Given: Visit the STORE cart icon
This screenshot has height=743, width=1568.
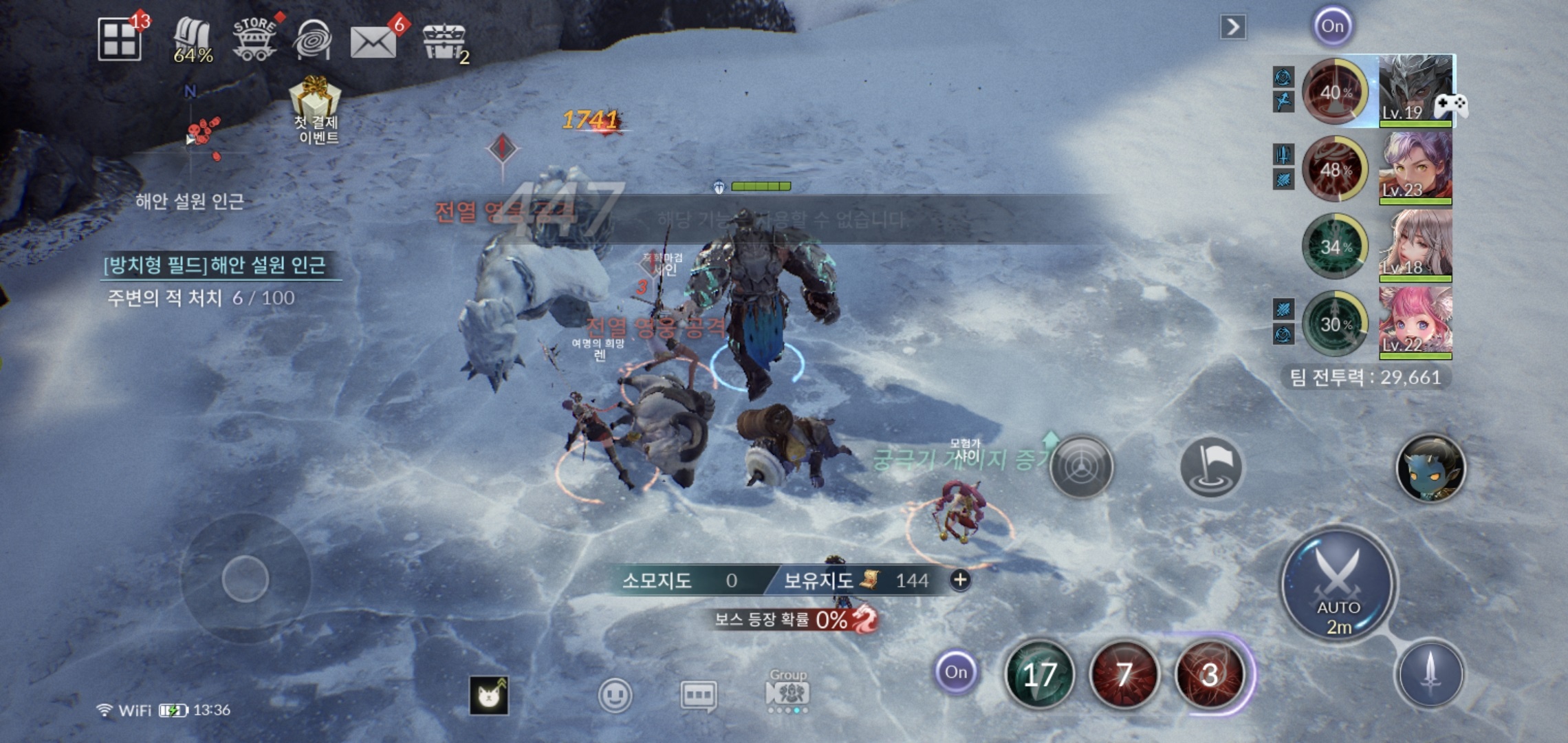Looking at the screenshot, I should point(254,39).
